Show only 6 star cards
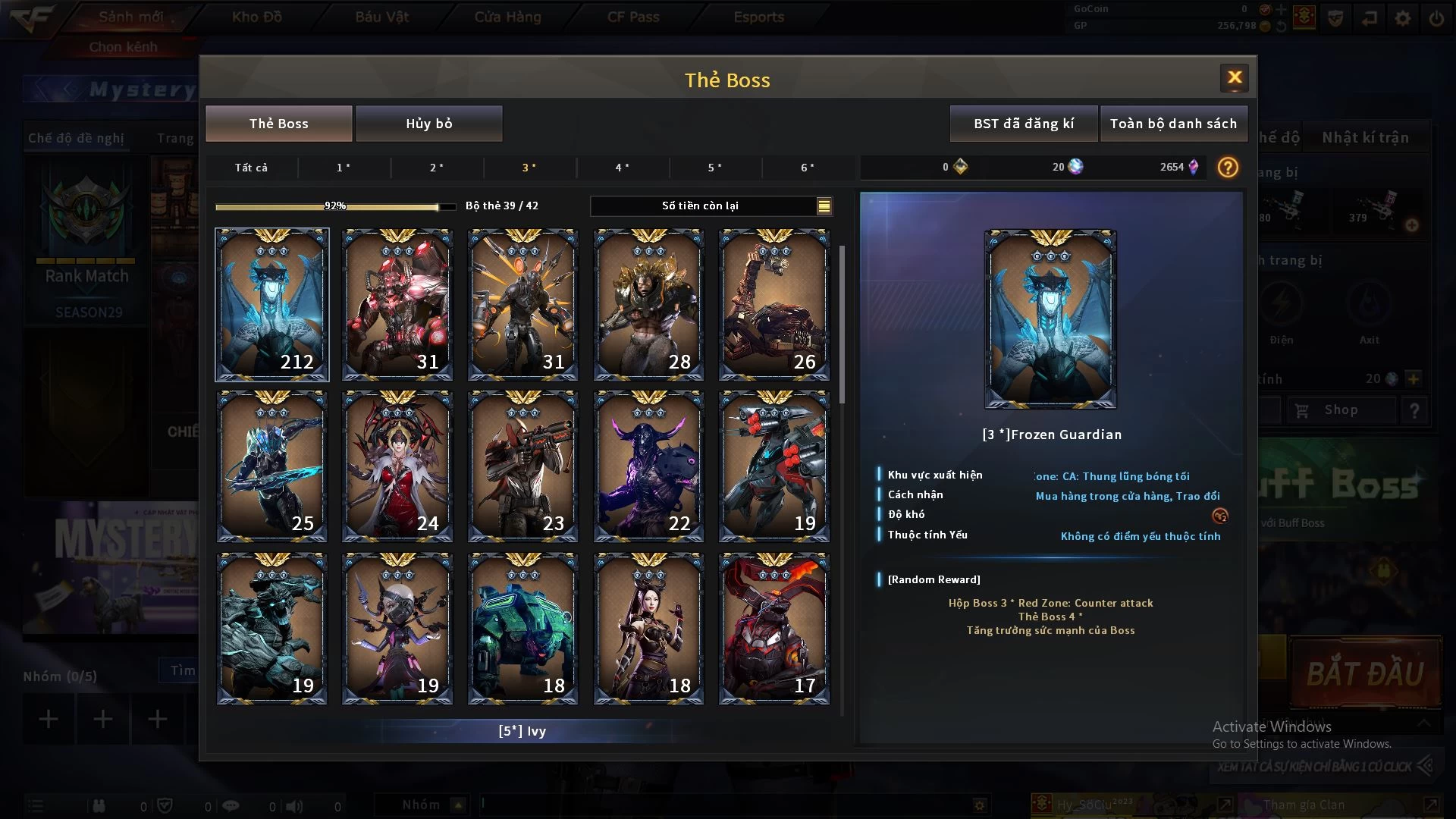Screen dimensions: 1456x819 coord(808,168)
